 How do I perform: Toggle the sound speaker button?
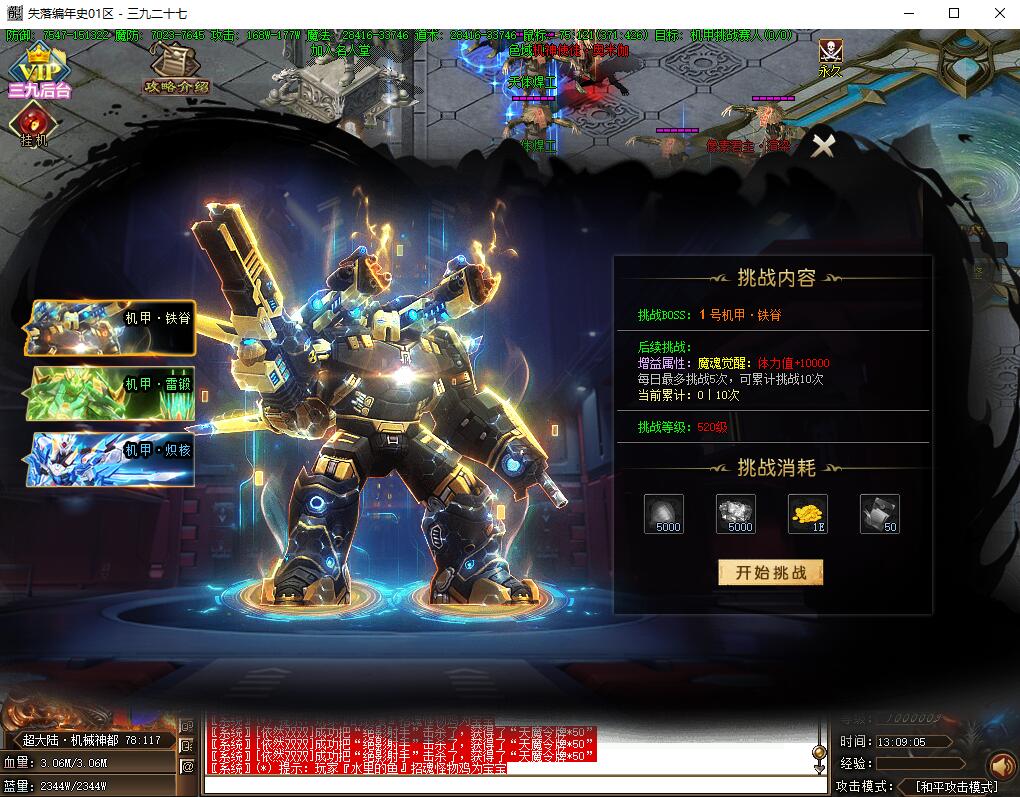[x=1000, y=766]
